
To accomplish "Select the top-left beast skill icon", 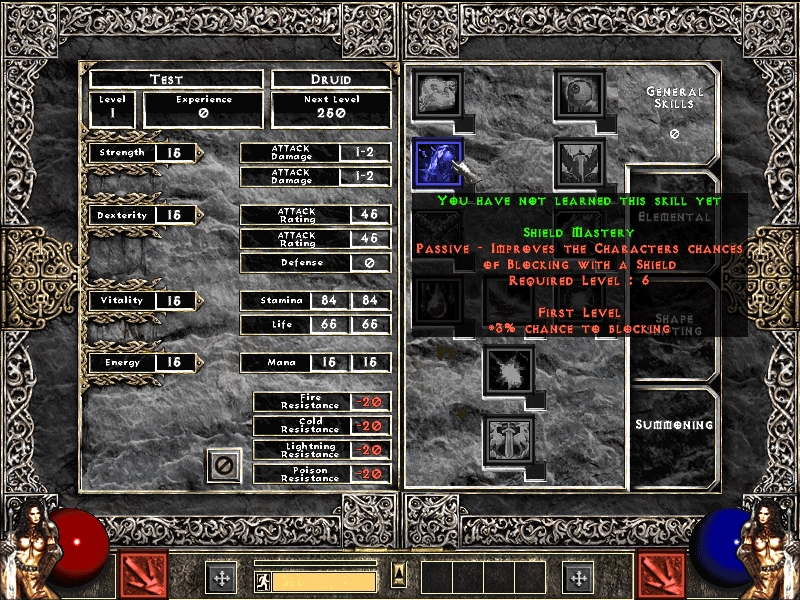I will click(438, 93).
